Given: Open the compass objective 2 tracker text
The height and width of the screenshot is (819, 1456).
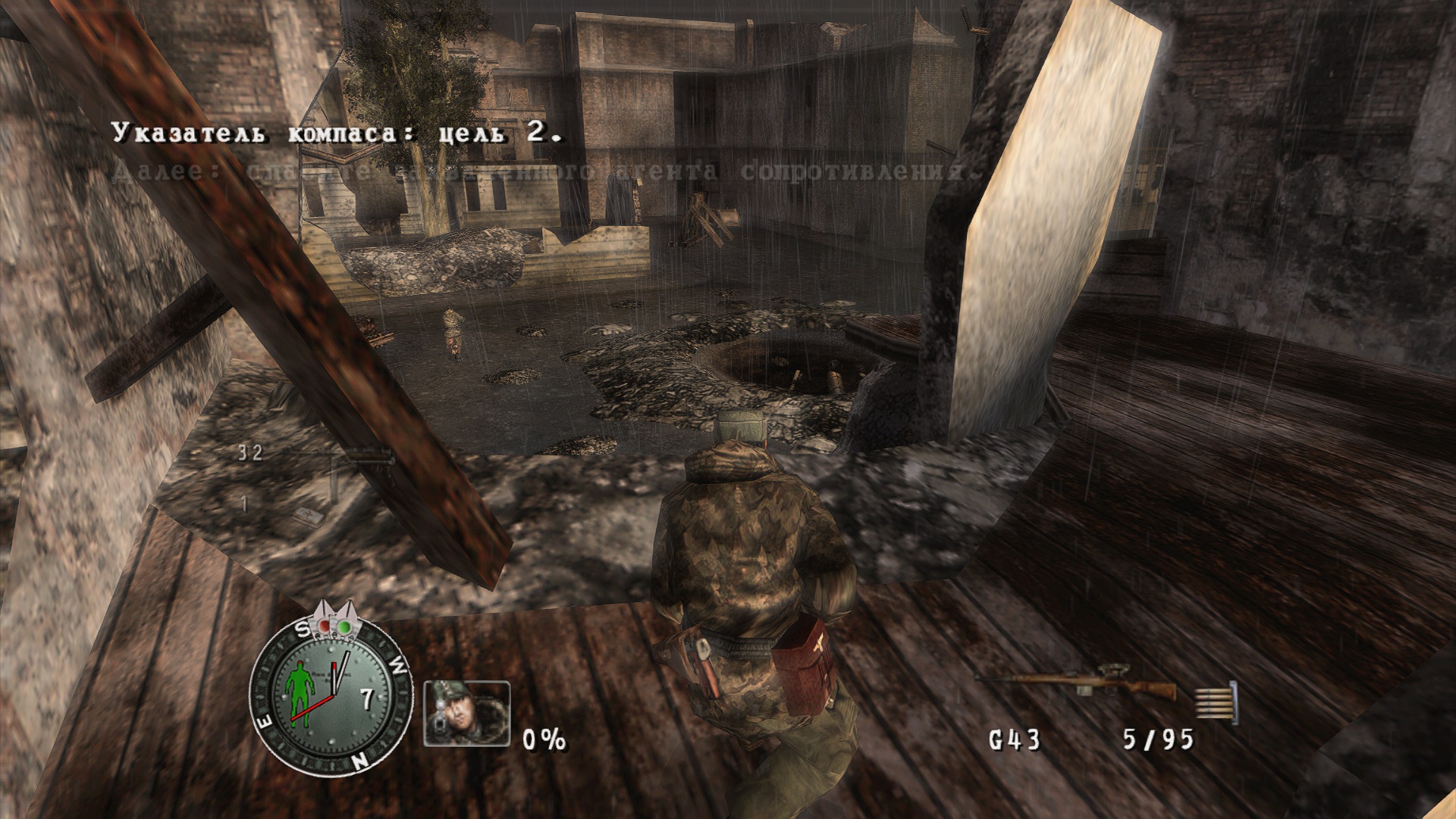Looking at the screenshot, I should coord(338,134).
